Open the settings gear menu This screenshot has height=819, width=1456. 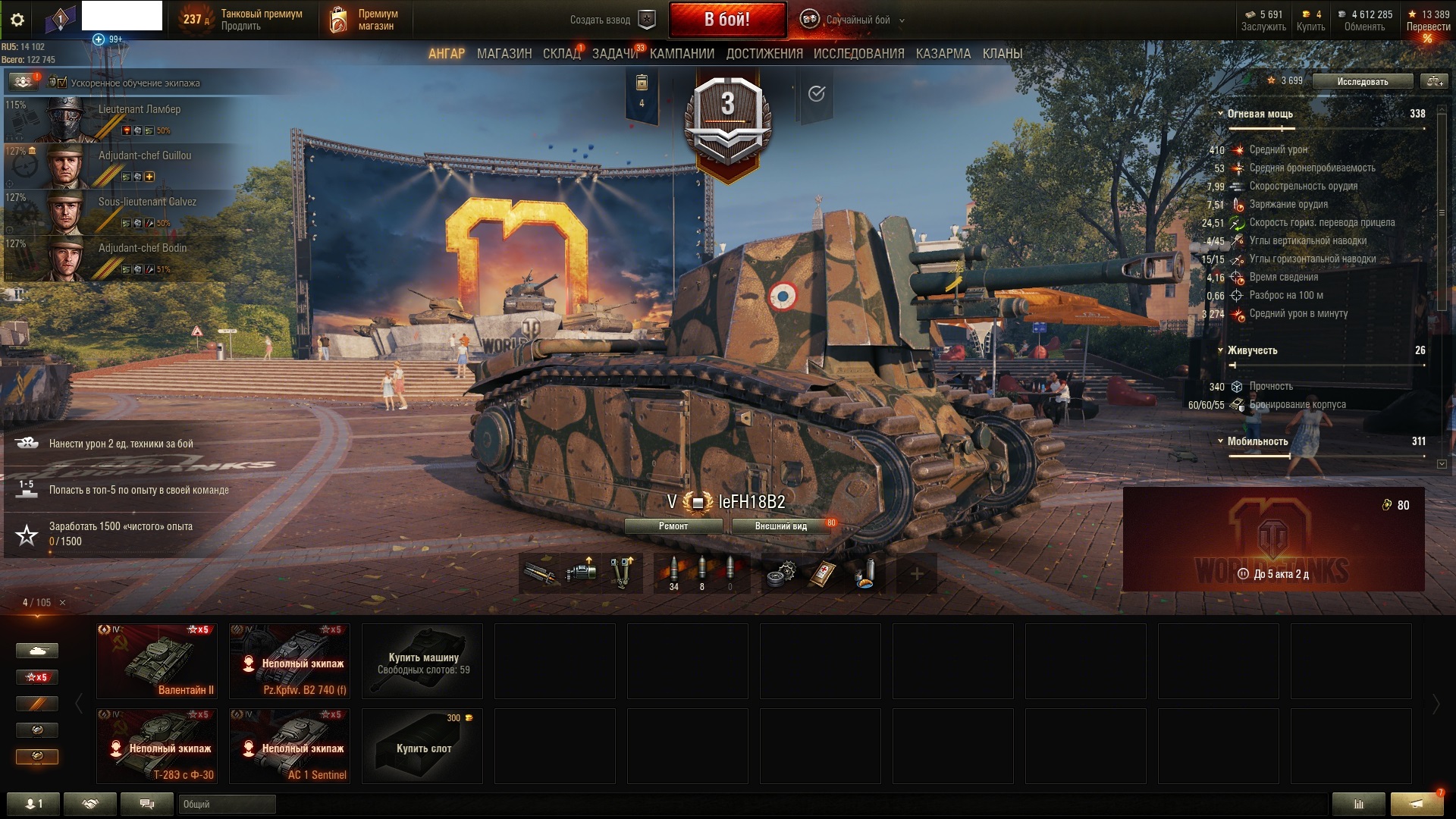click(18, 20)
